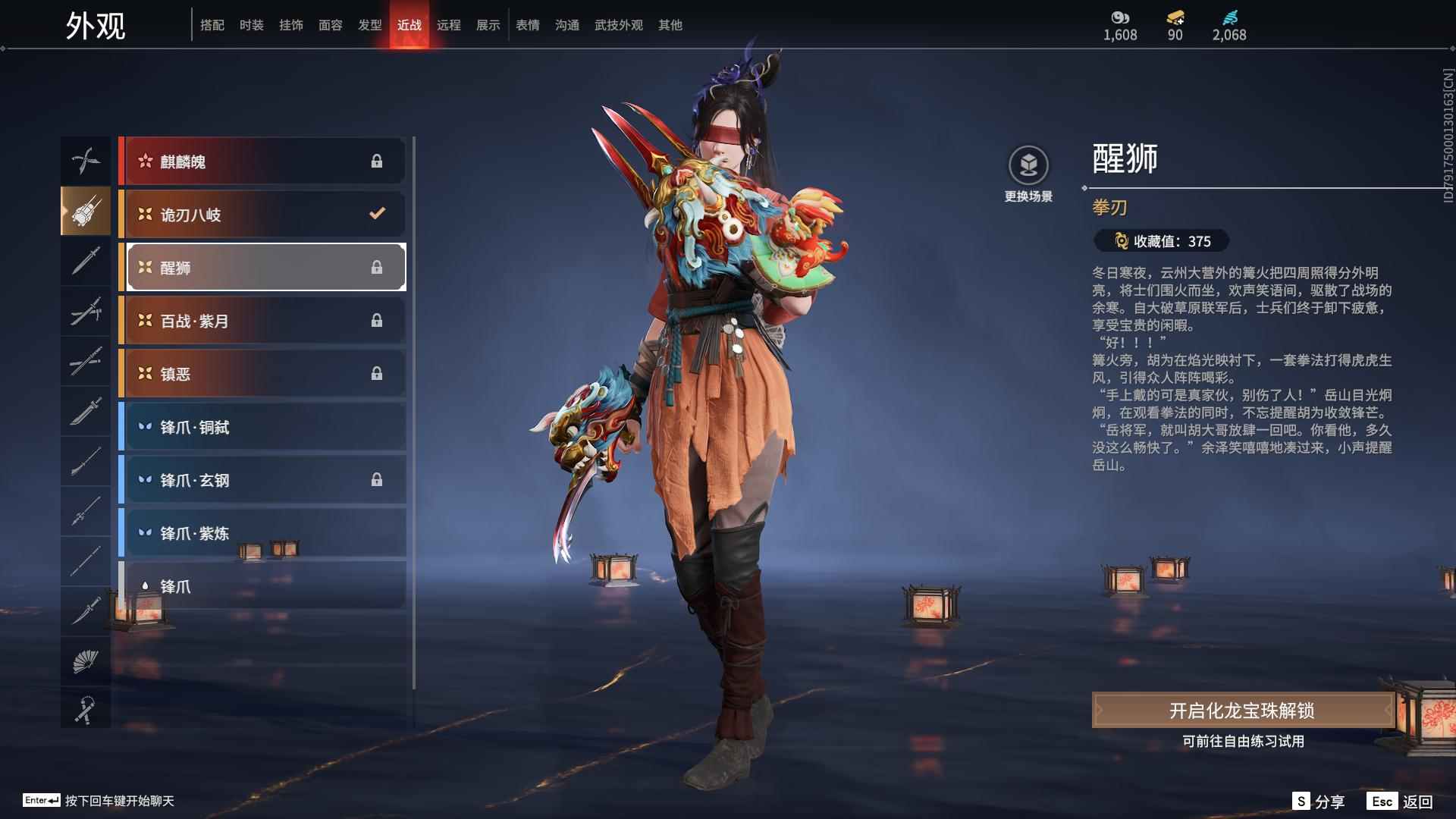
Task: Choose the folding fan weapon category icon
Action: tap(86, 659)
